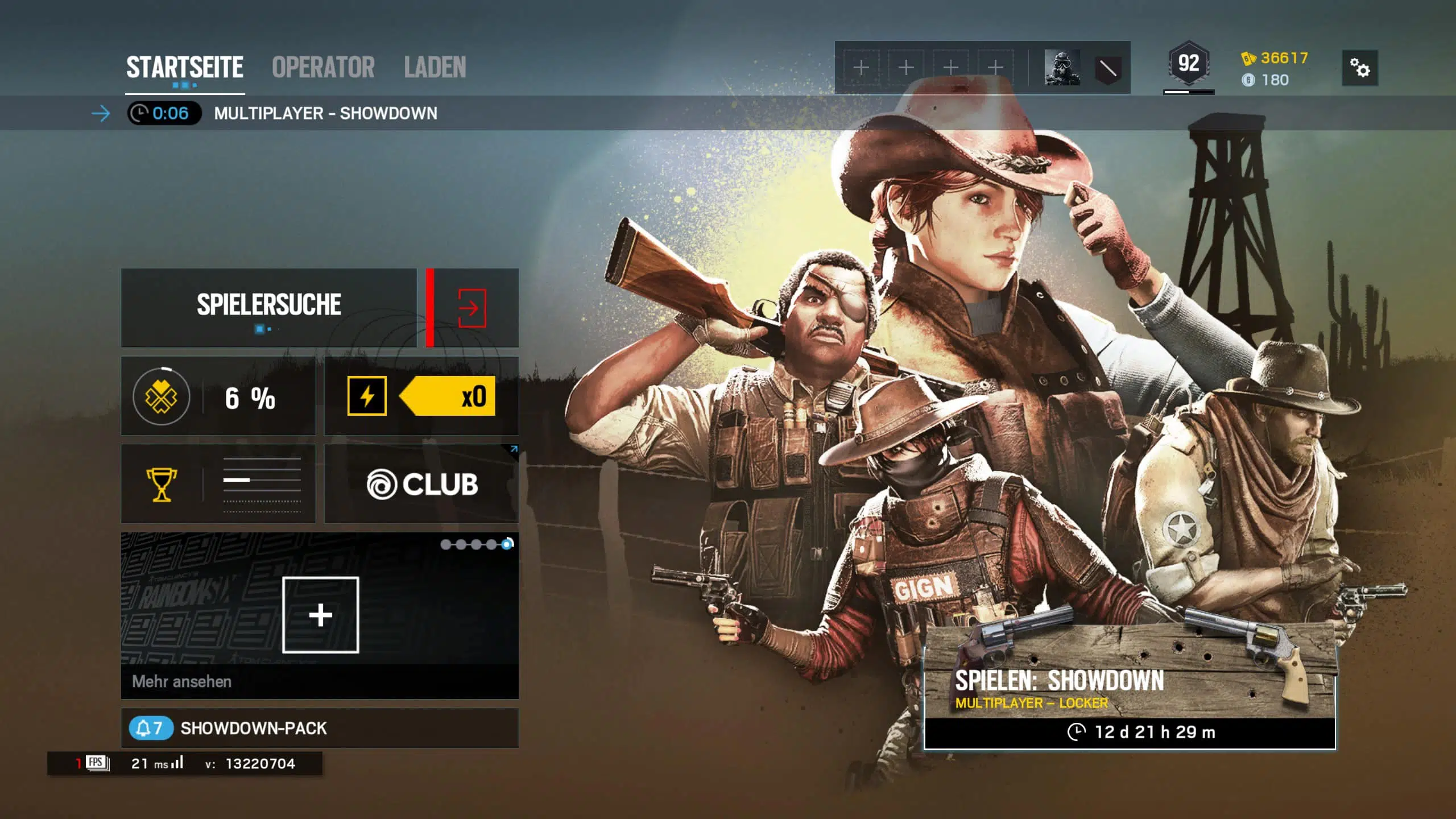The image size is (1456, 819).
Task: Open the Operator tab
Action: pos(323,67)
